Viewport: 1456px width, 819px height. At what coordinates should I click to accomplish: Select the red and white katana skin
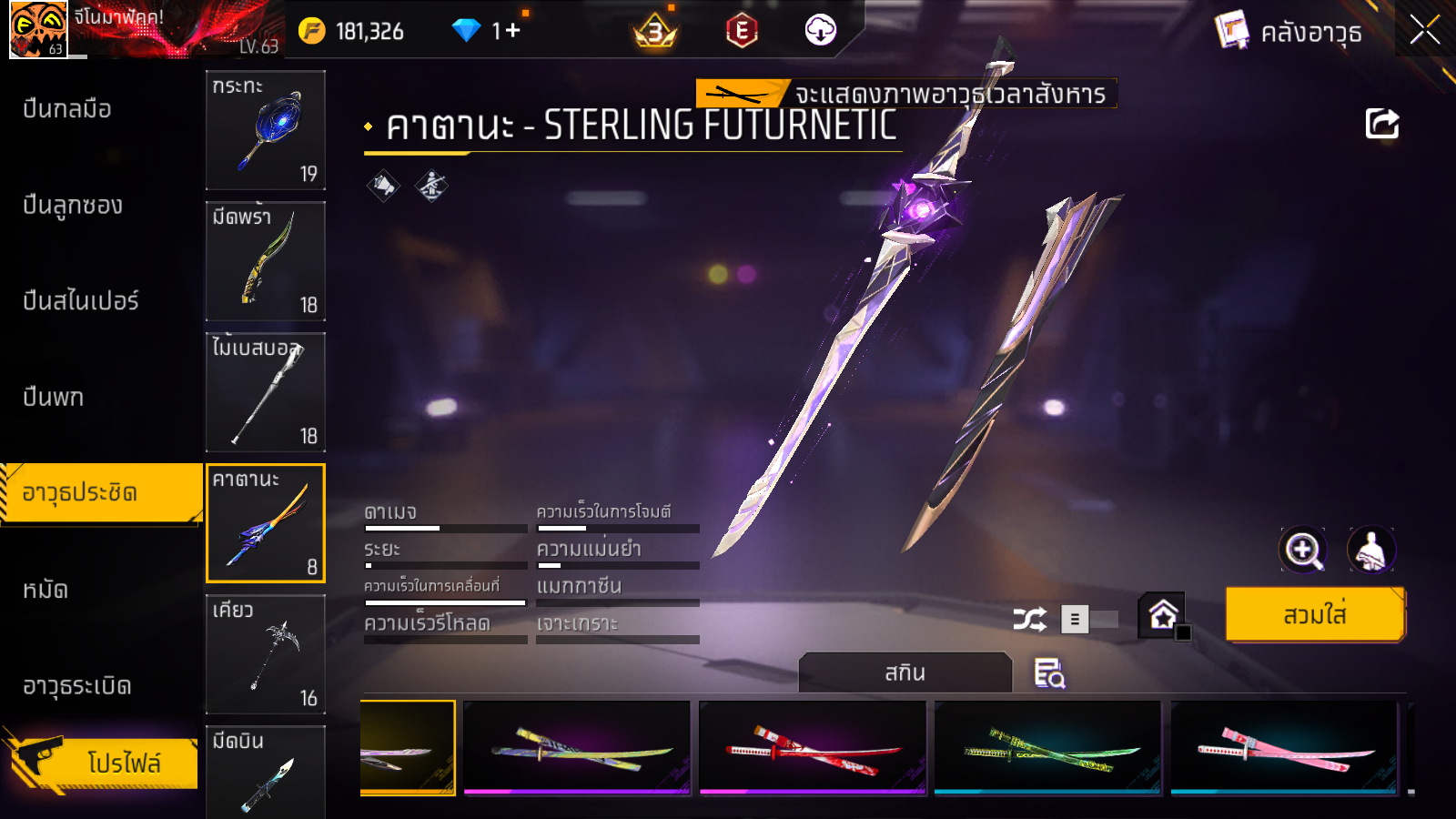[813, 748]
